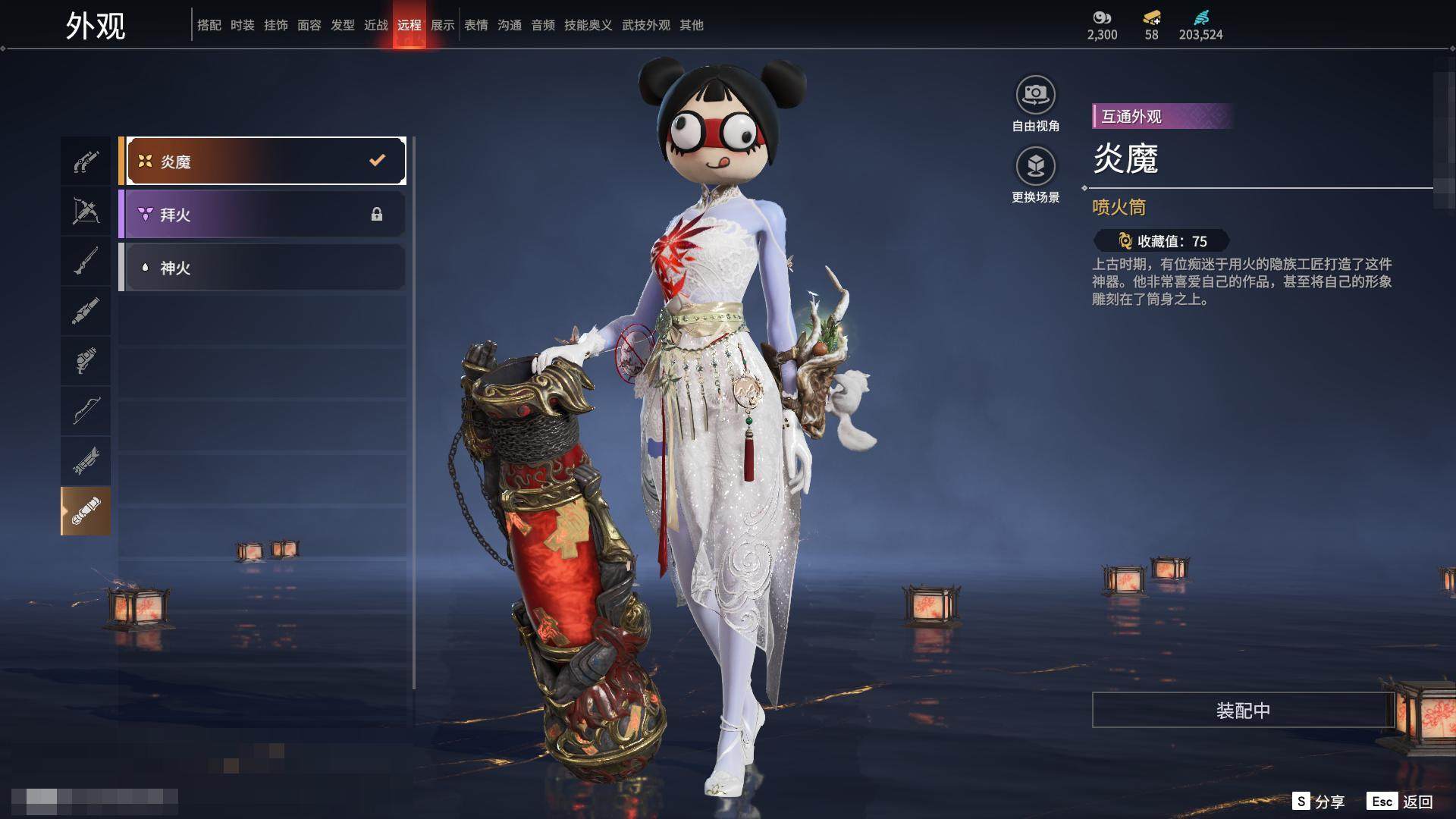Open the 武技外观 tab

(x=646, y=25)
